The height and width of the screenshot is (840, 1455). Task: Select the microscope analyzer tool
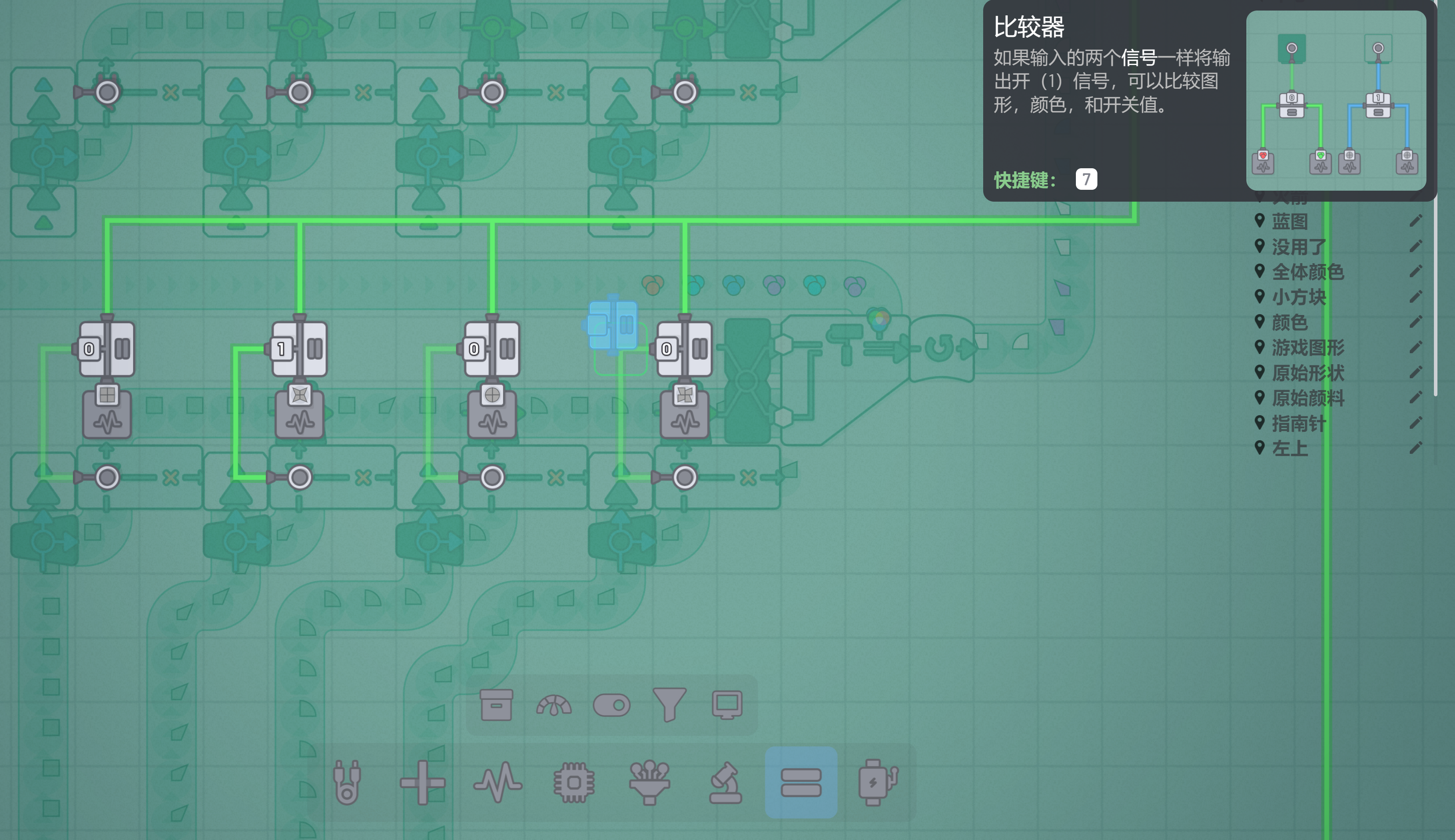[726, 782]
